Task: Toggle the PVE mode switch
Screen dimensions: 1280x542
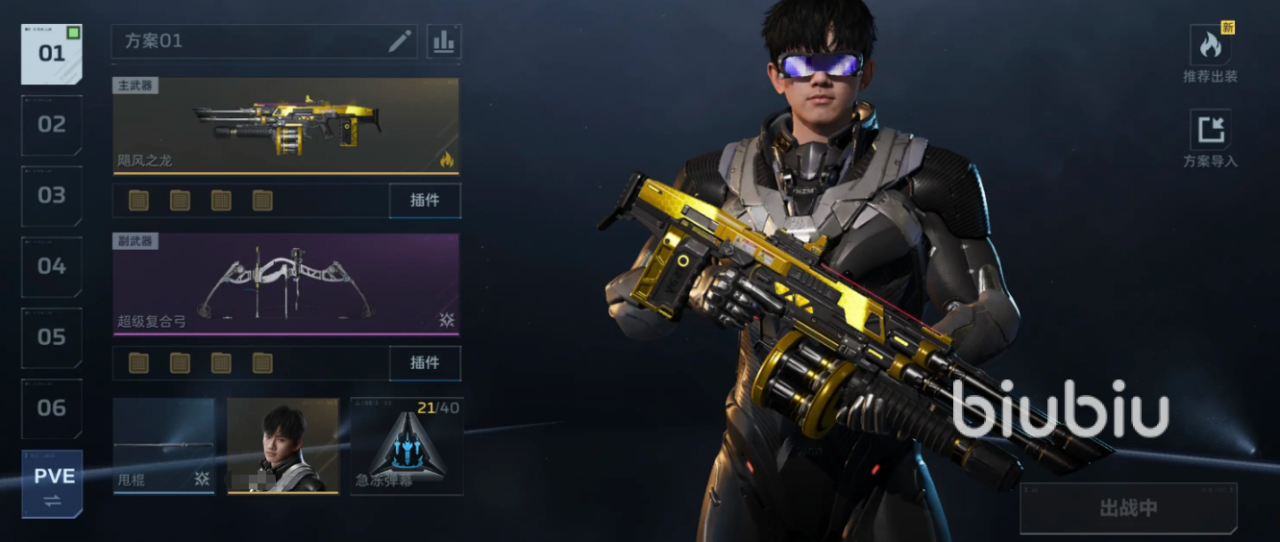Action: [x=52, y=484]
